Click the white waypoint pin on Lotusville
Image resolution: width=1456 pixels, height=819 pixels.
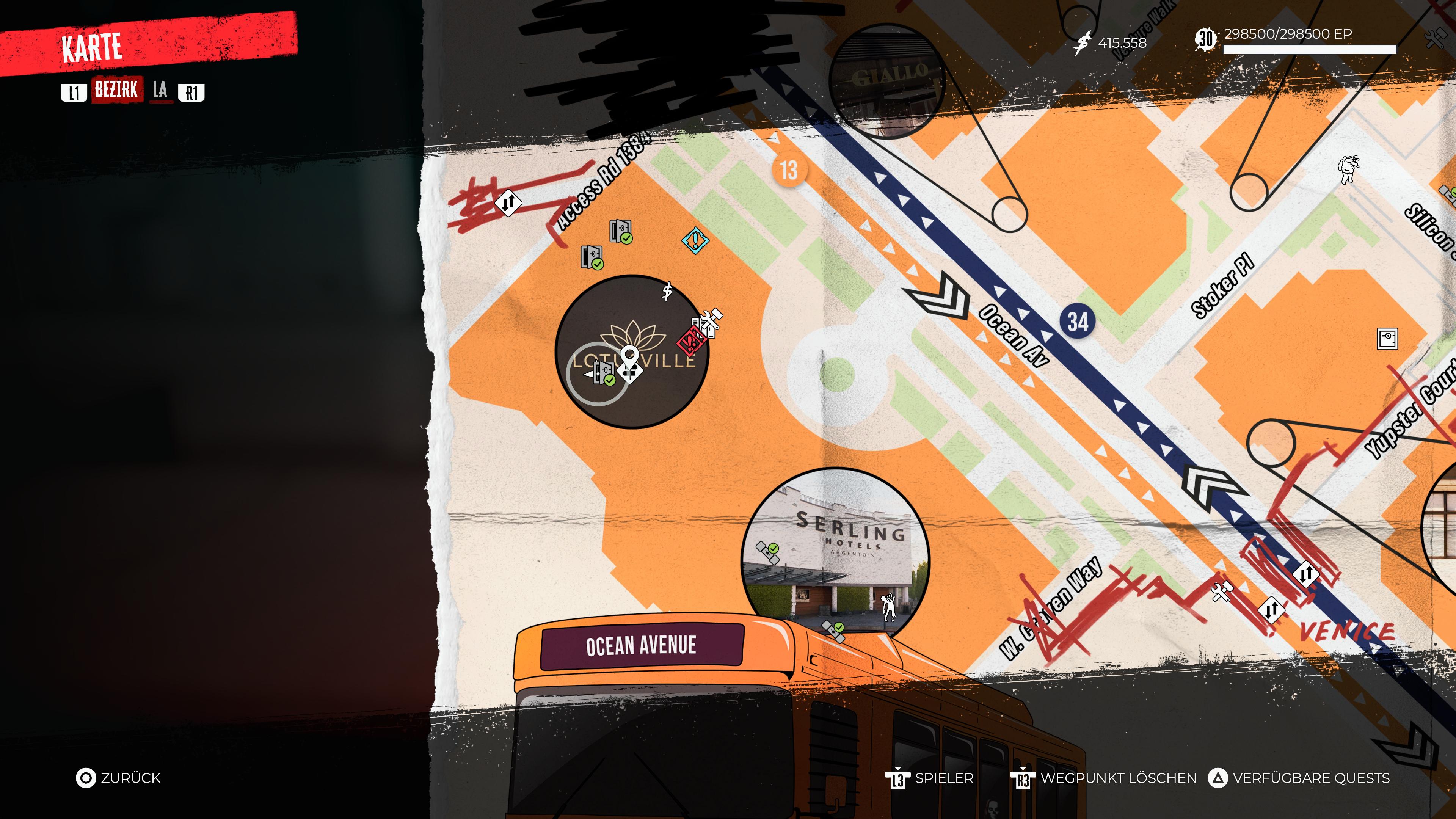click(x=629, y=358)
